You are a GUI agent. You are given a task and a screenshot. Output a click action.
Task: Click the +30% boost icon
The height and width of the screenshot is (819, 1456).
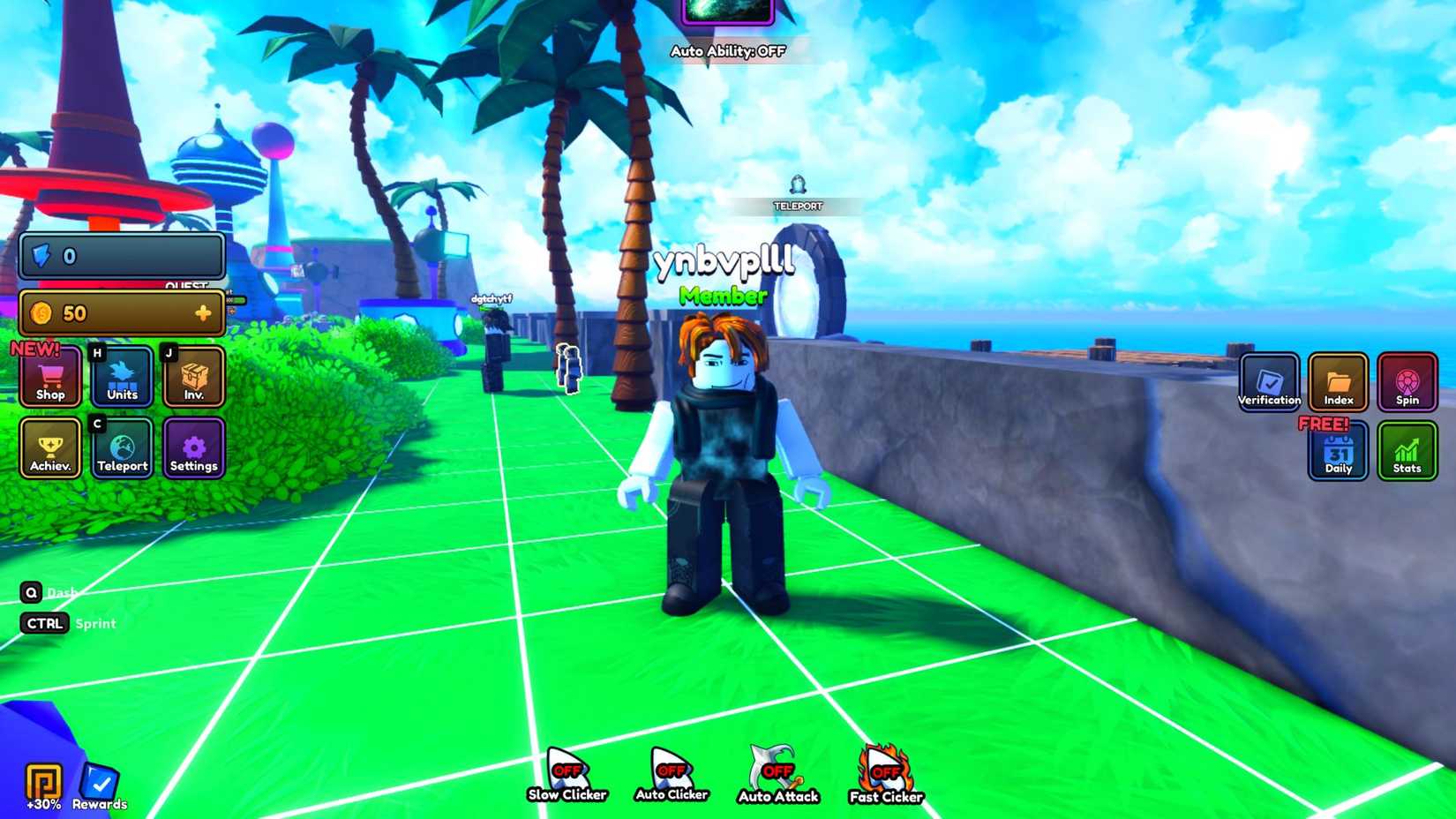click(x=41, y=781)
